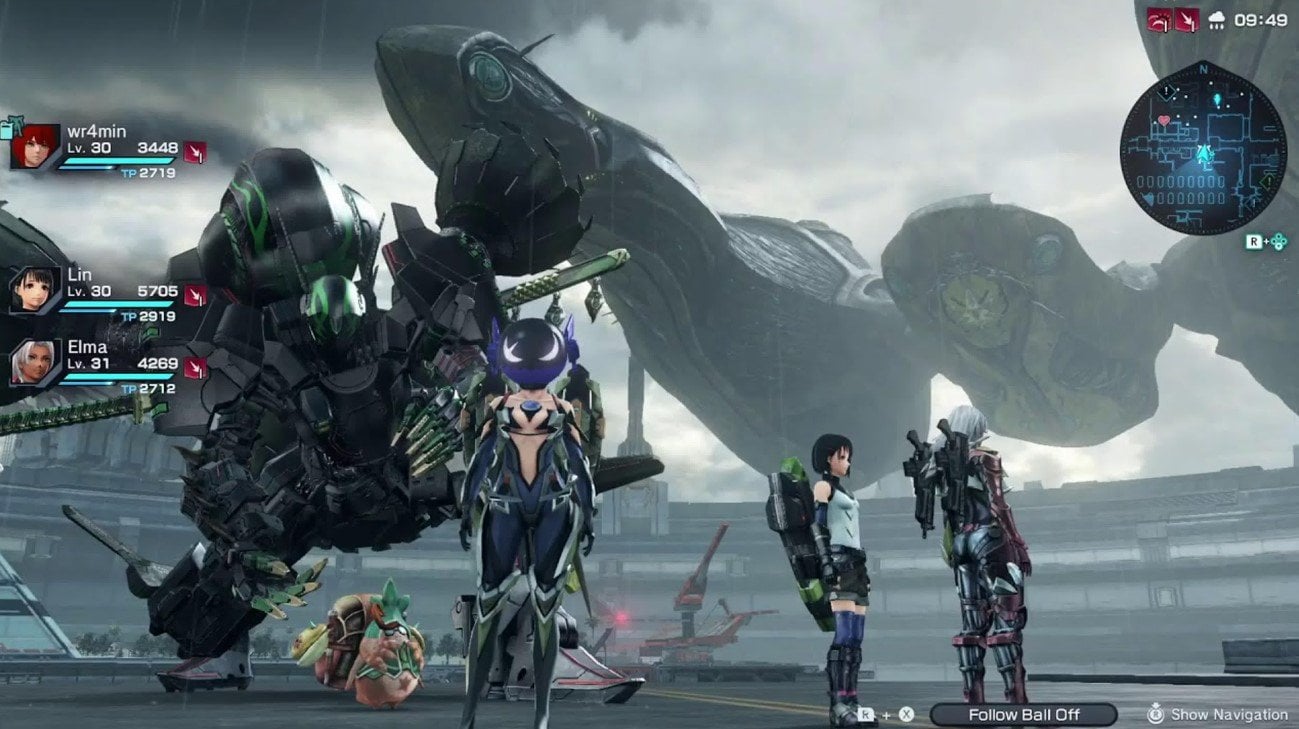The width and height of the screenshot is (1299, 729).
Task: Click the rain weather icon near the clock
Action: [x=1216, y=21]
